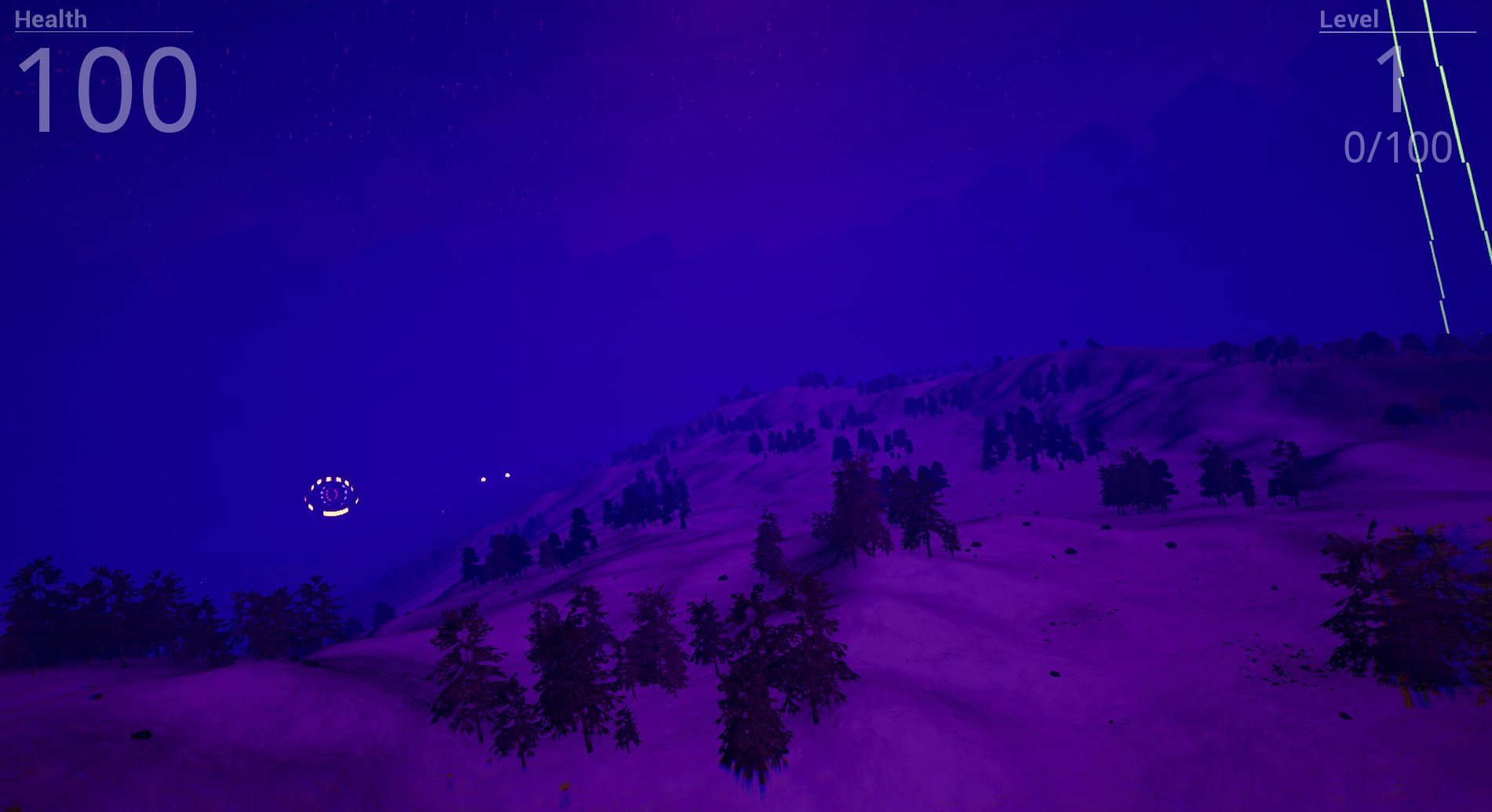Select the pink ring at the UFO's center
1492x812 pixels.
330,493
